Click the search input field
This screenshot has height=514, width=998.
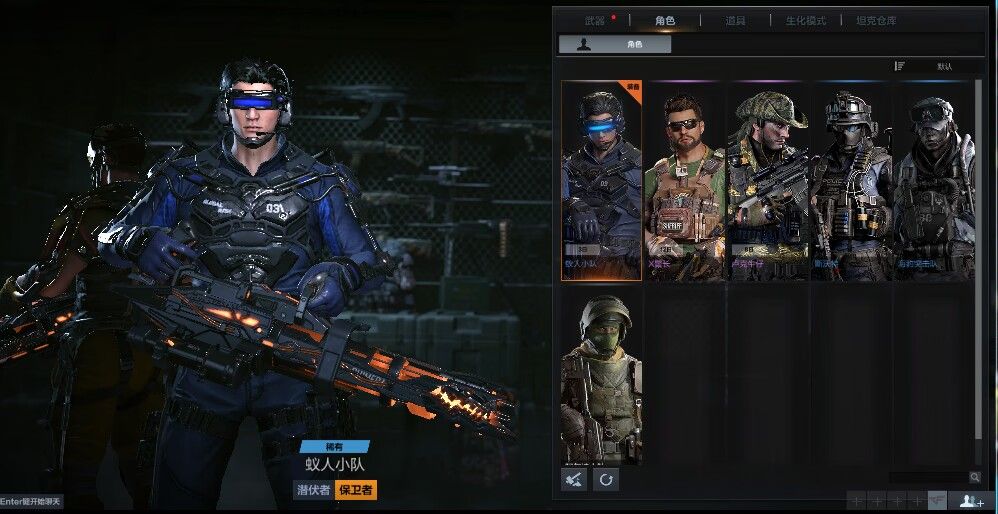[x=927, y=478]
